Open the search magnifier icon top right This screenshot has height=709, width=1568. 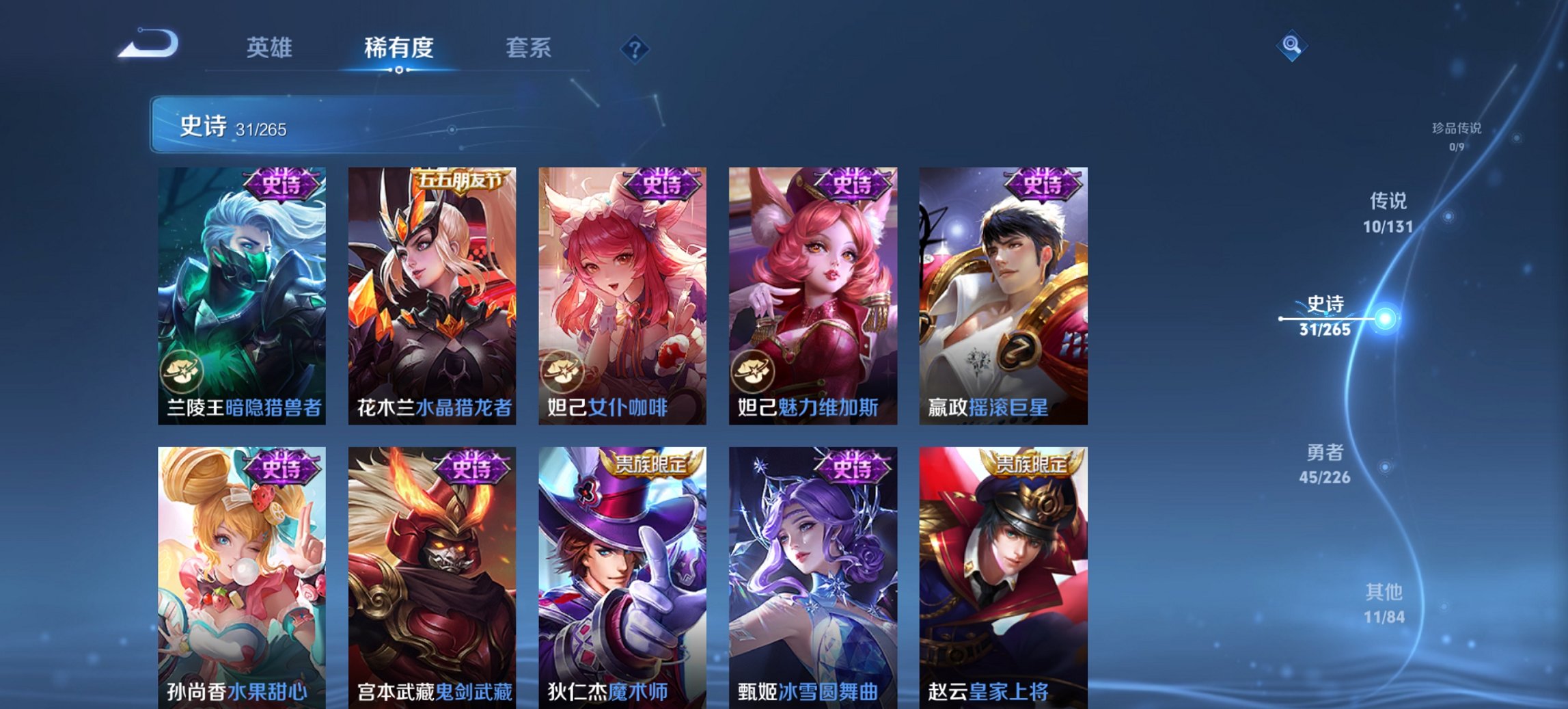(x=1291, y=46)
